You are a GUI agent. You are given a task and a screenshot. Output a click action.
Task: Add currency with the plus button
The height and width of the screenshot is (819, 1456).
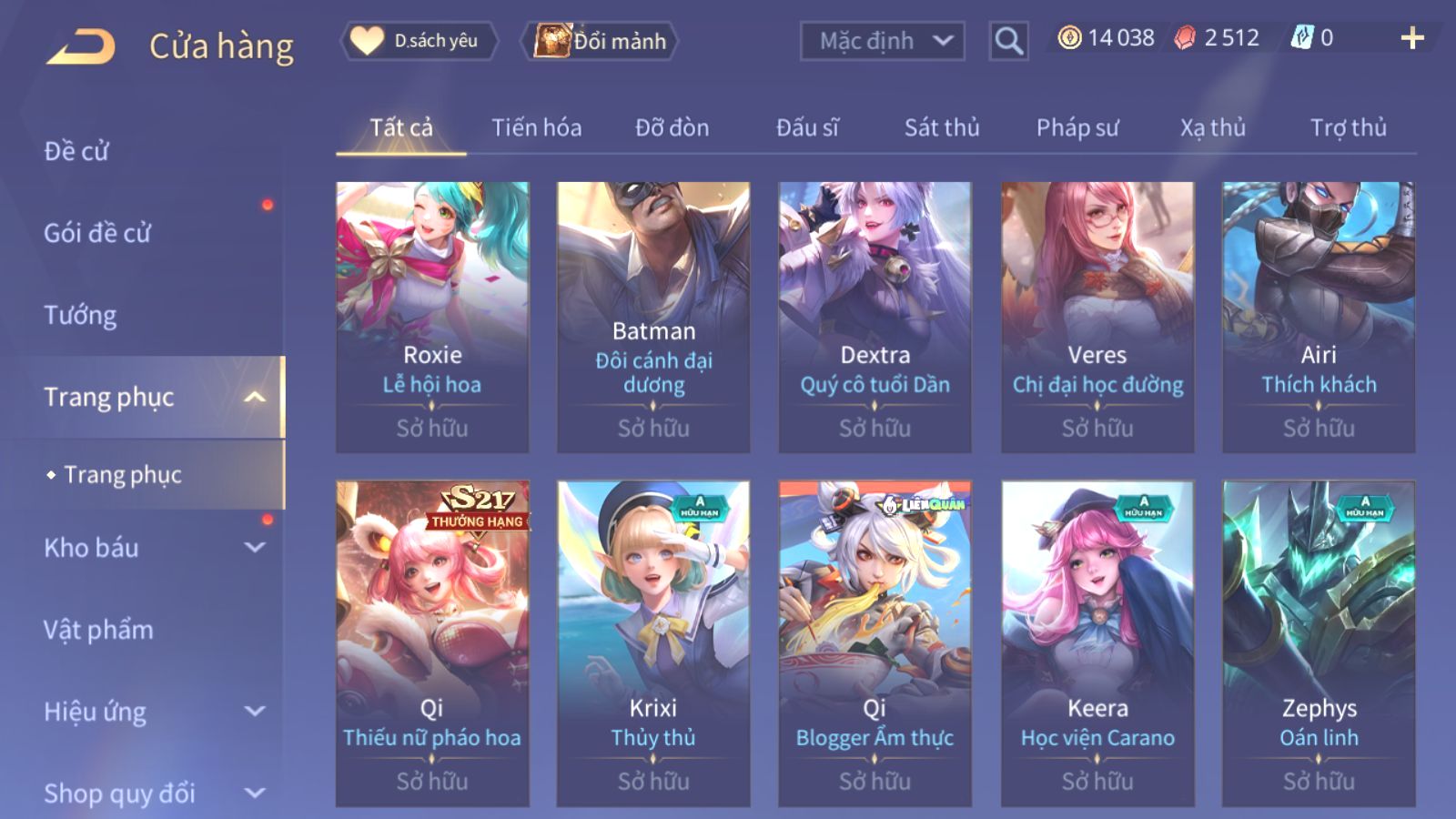1411,38
